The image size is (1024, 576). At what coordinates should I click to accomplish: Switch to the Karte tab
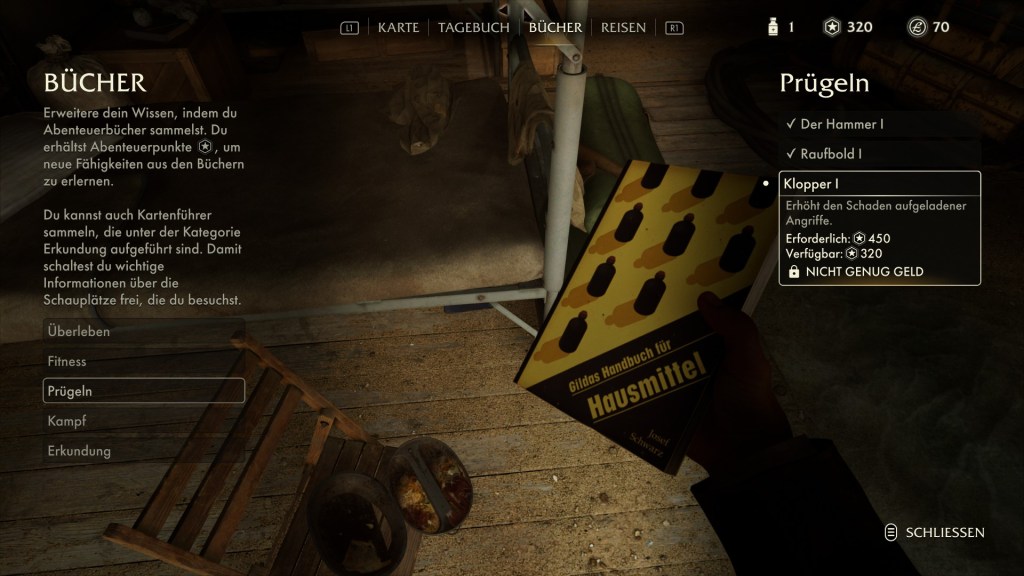(x=398, y=27)
